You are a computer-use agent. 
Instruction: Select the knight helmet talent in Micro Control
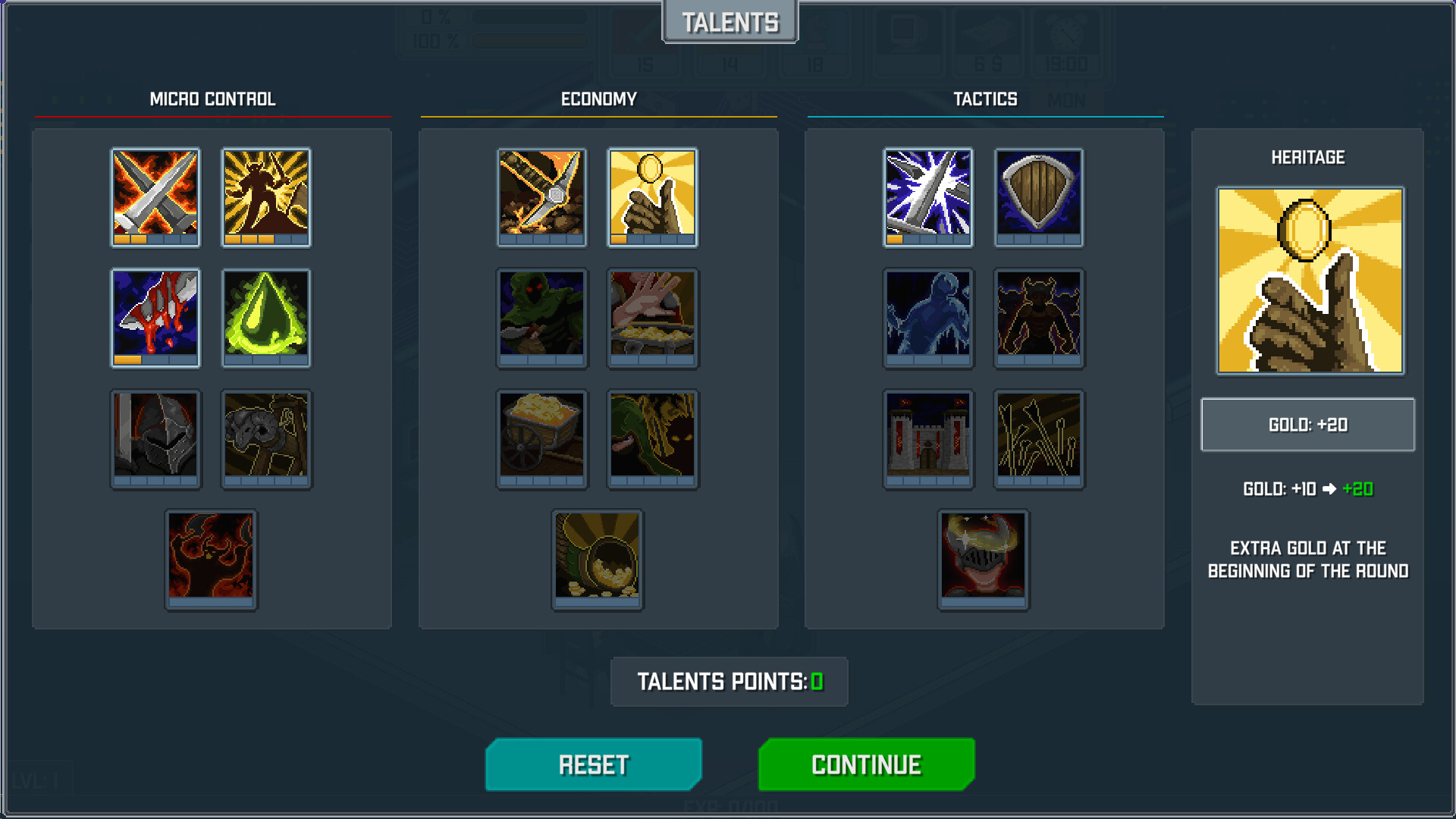[x=155, y=438]
